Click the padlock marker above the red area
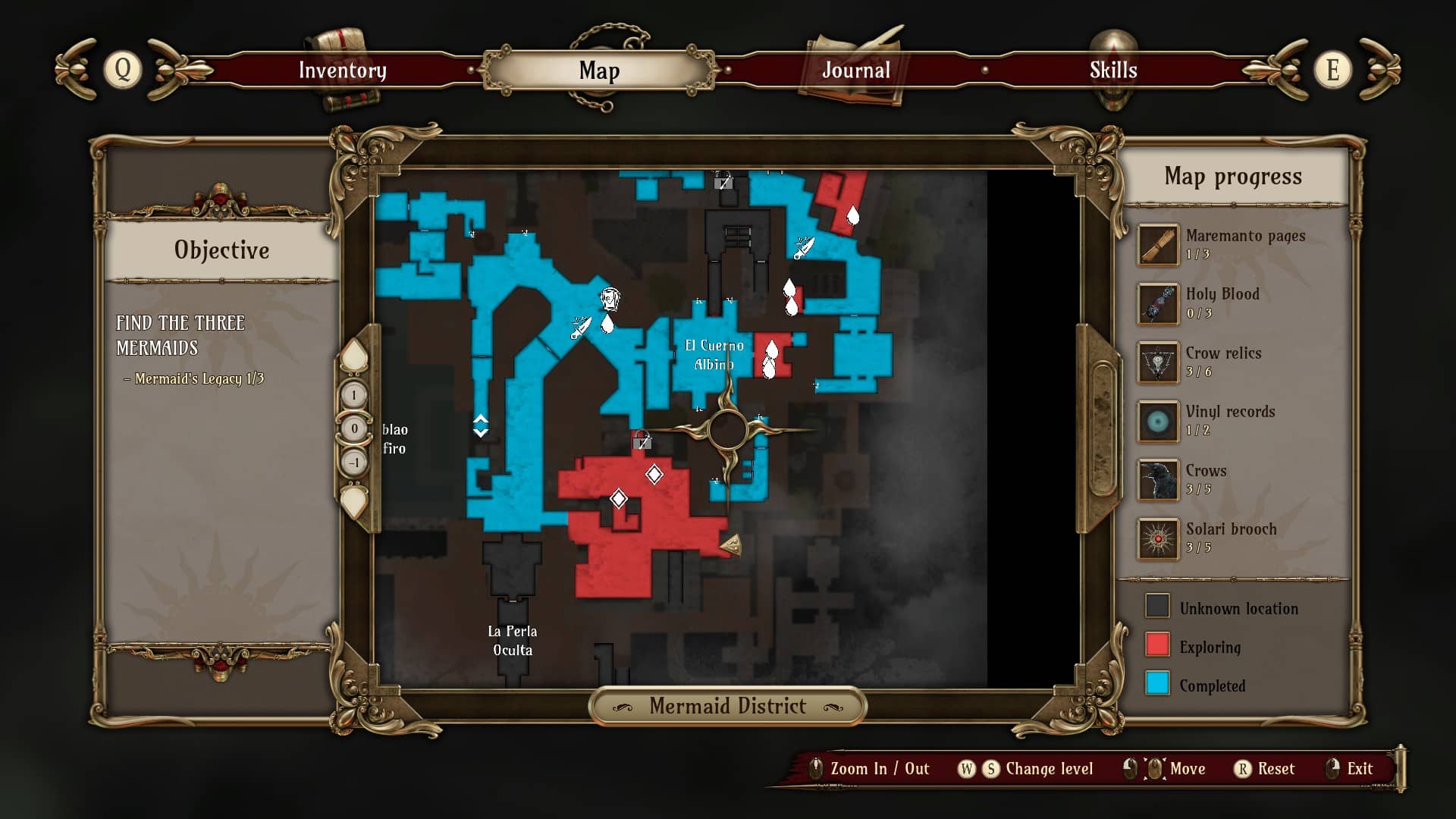Viewport: 1456px width, 819px height. (642, 441)
